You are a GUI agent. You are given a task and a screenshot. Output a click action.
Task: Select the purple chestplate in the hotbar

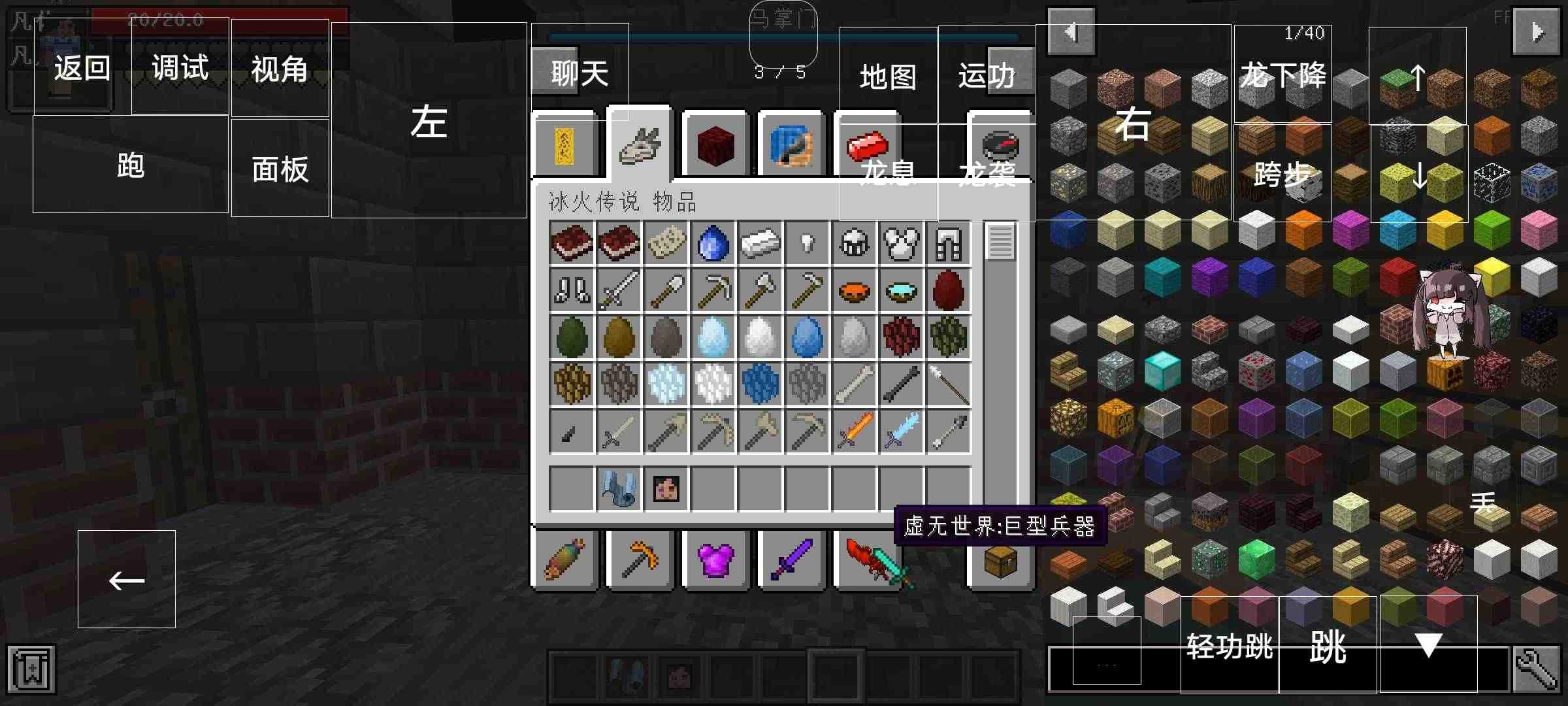click(x=716, y=561)
